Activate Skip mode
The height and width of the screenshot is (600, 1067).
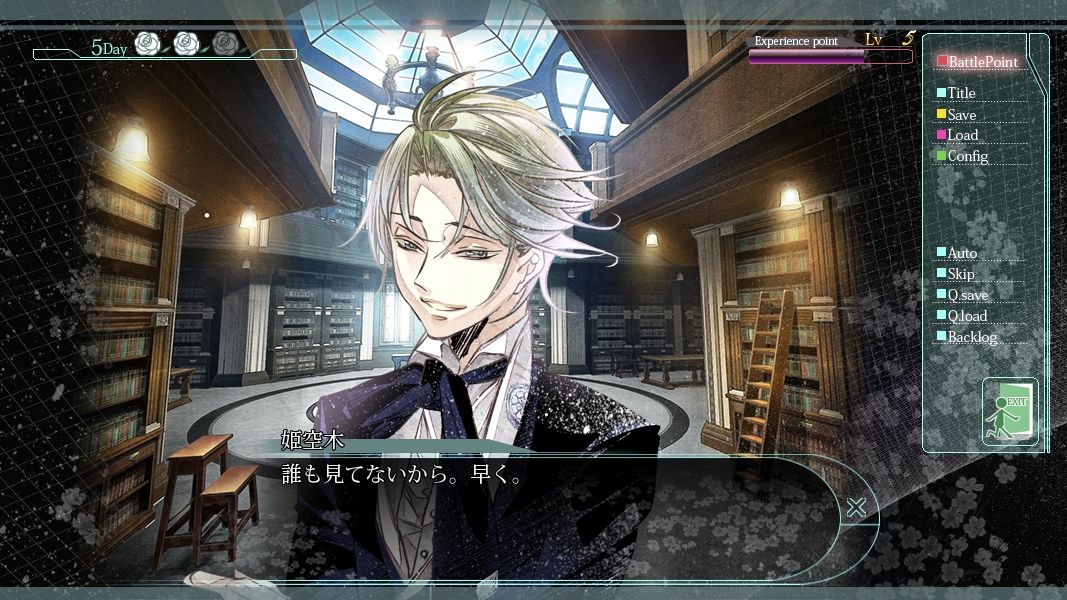959,274
